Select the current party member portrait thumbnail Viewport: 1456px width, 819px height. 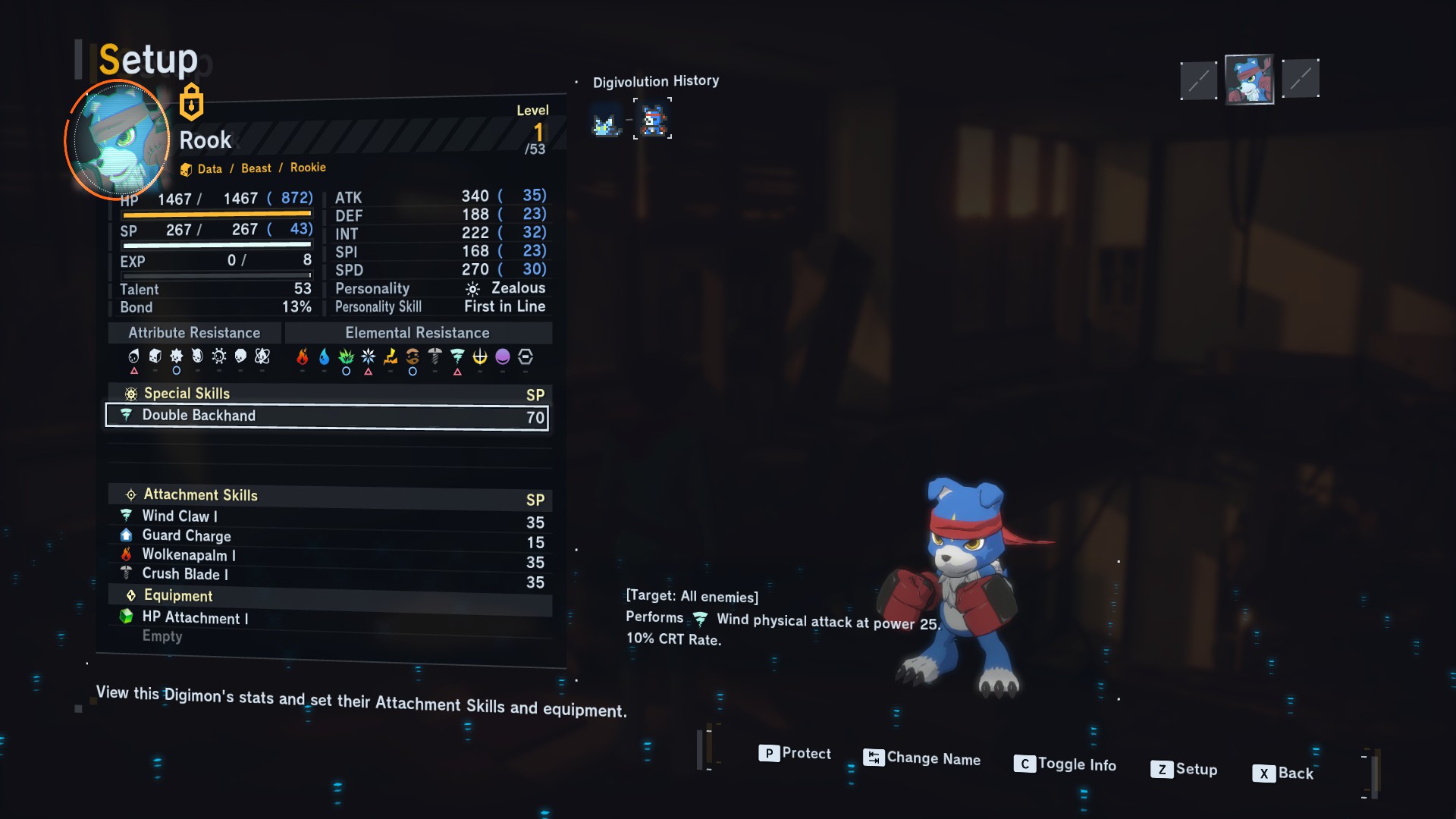(1249, 80)
